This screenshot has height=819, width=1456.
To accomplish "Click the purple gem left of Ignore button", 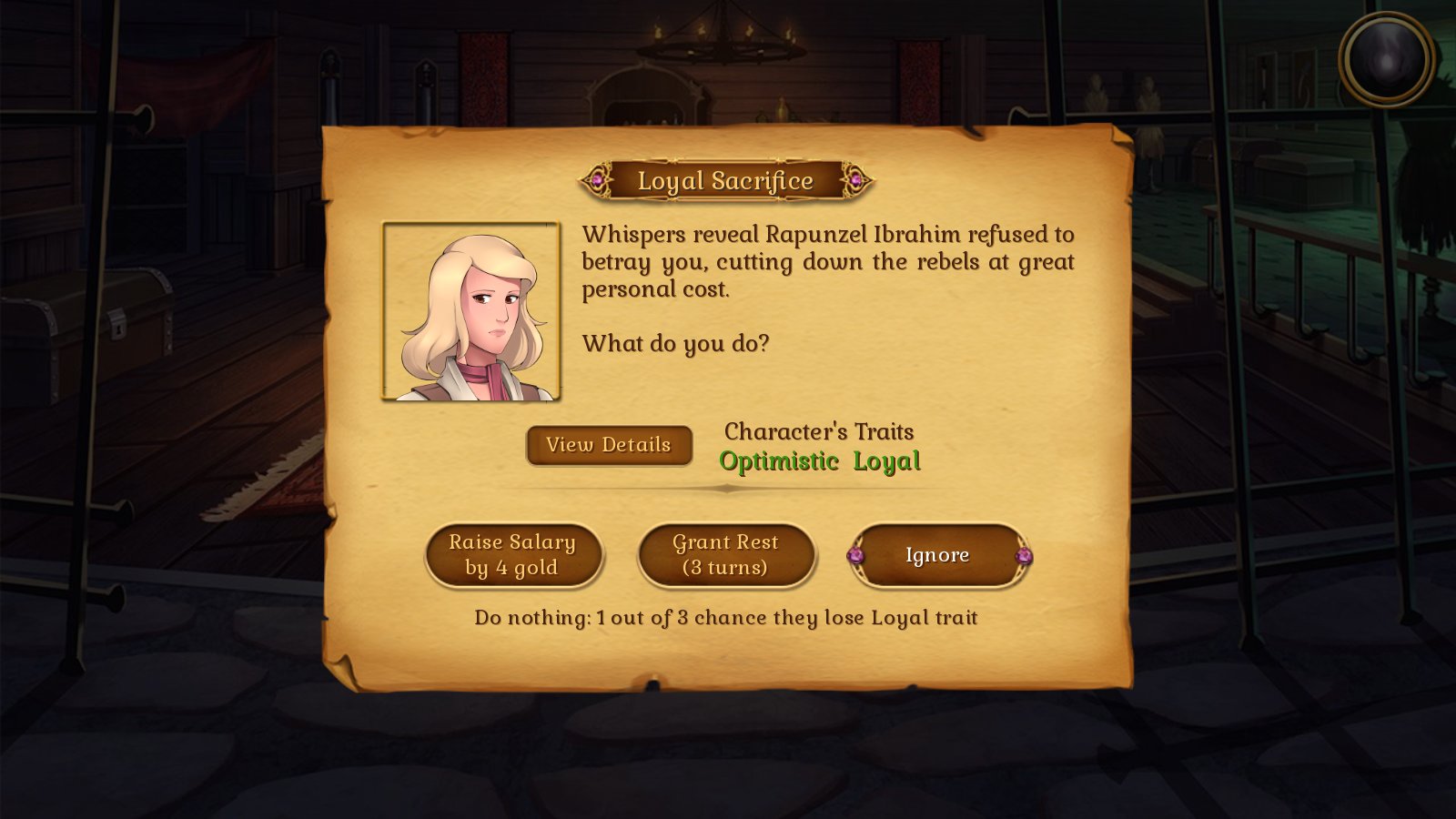I will click(x=856, y=554).
